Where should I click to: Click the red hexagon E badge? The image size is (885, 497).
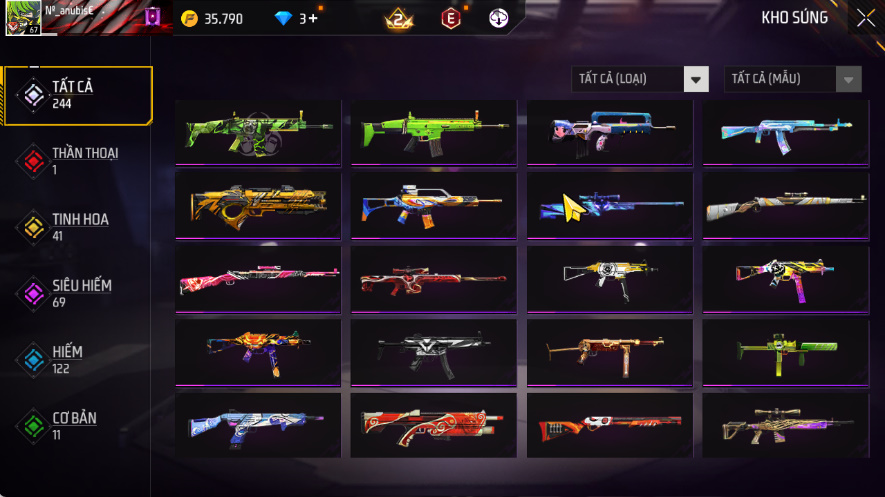(x=451, y=18)
